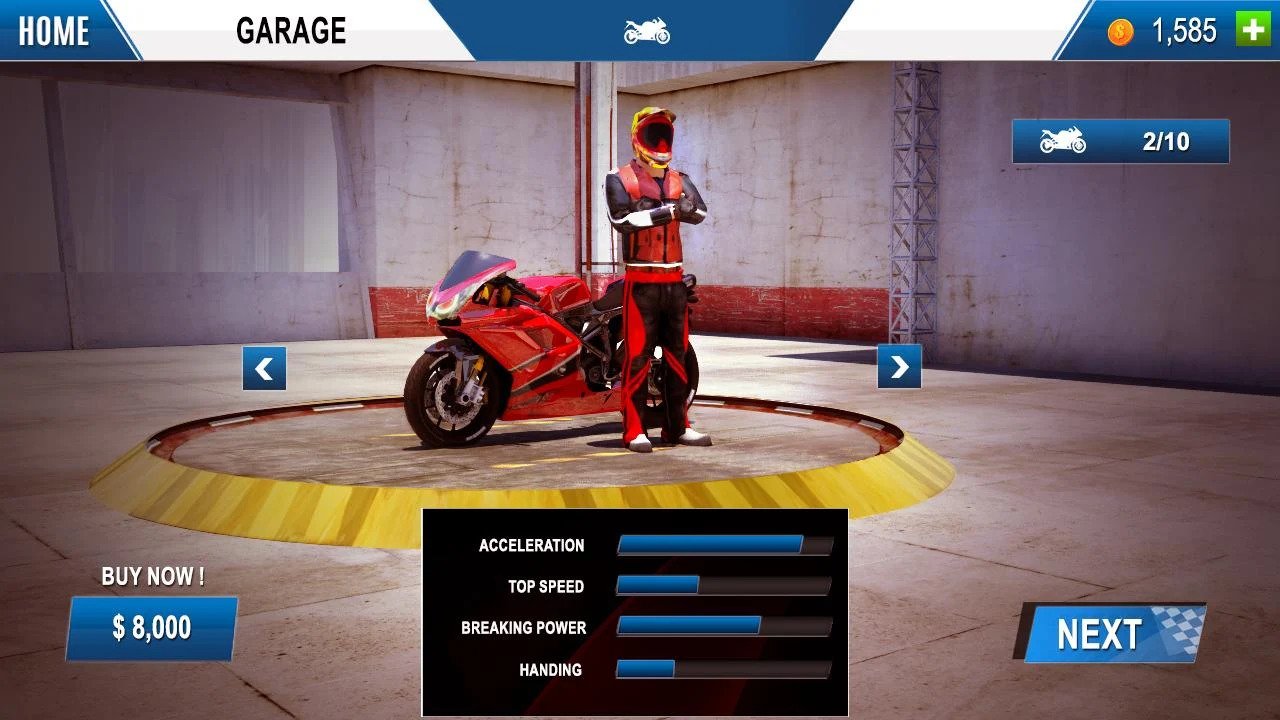The width and height of the screenshot is (1280, 720).
Task: Show the next bike with right arrow
Action: tap(899, 367)
